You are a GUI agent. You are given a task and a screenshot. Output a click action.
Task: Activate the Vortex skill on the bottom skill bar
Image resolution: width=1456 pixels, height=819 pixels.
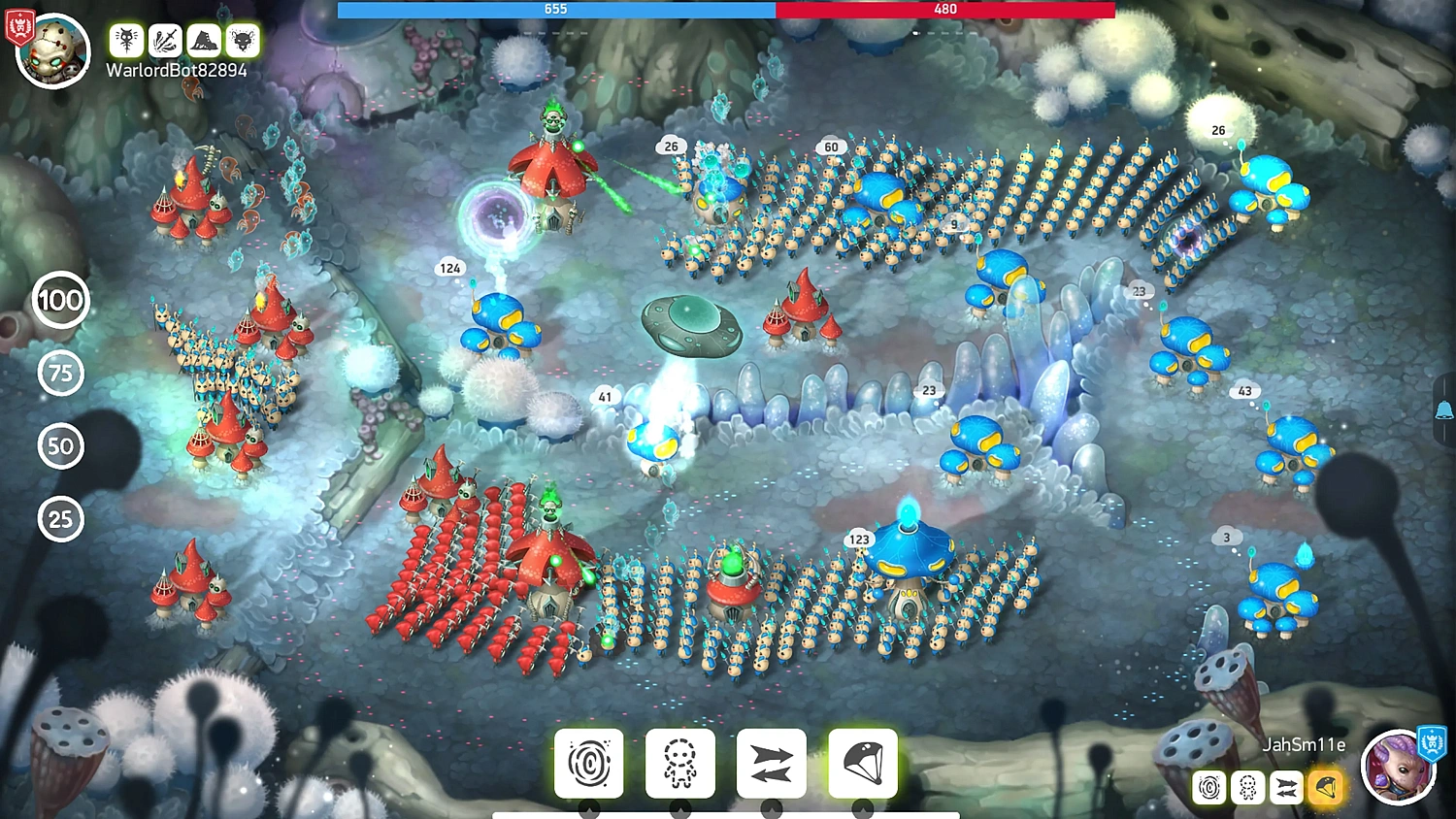coord(589,763)
